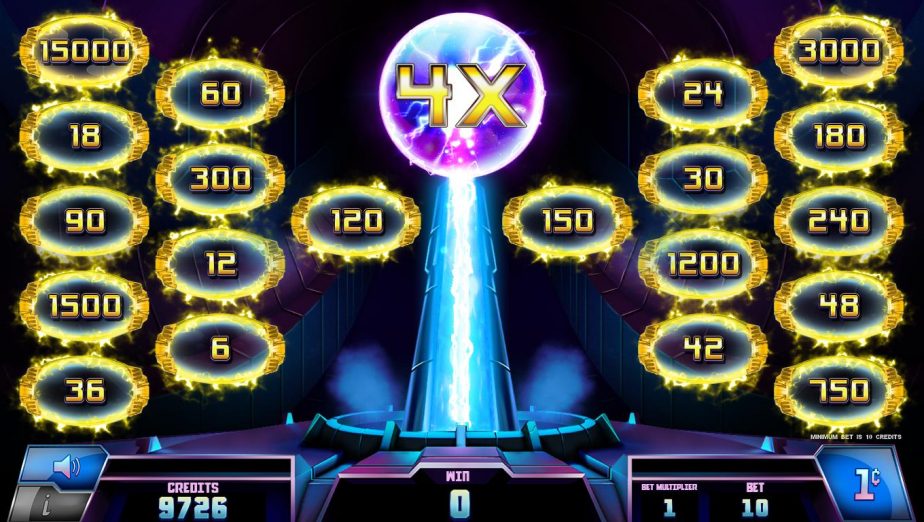Pick the 15000 prize oval
The image size is (924, 522).
pyautogui.click(x=84, y=51)
